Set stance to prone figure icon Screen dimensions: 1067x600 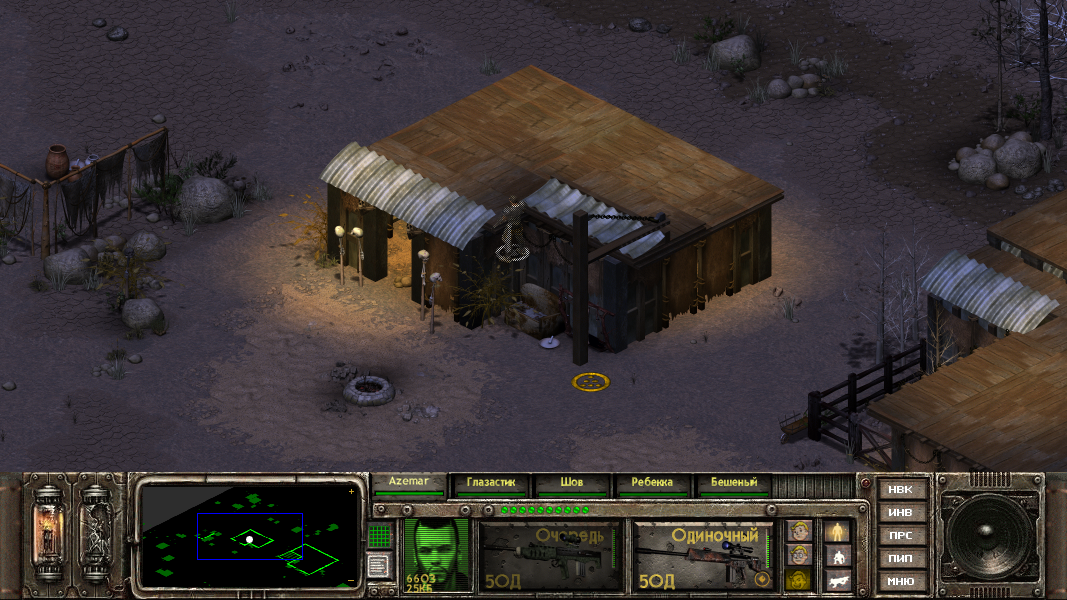[x=837, y=580]
